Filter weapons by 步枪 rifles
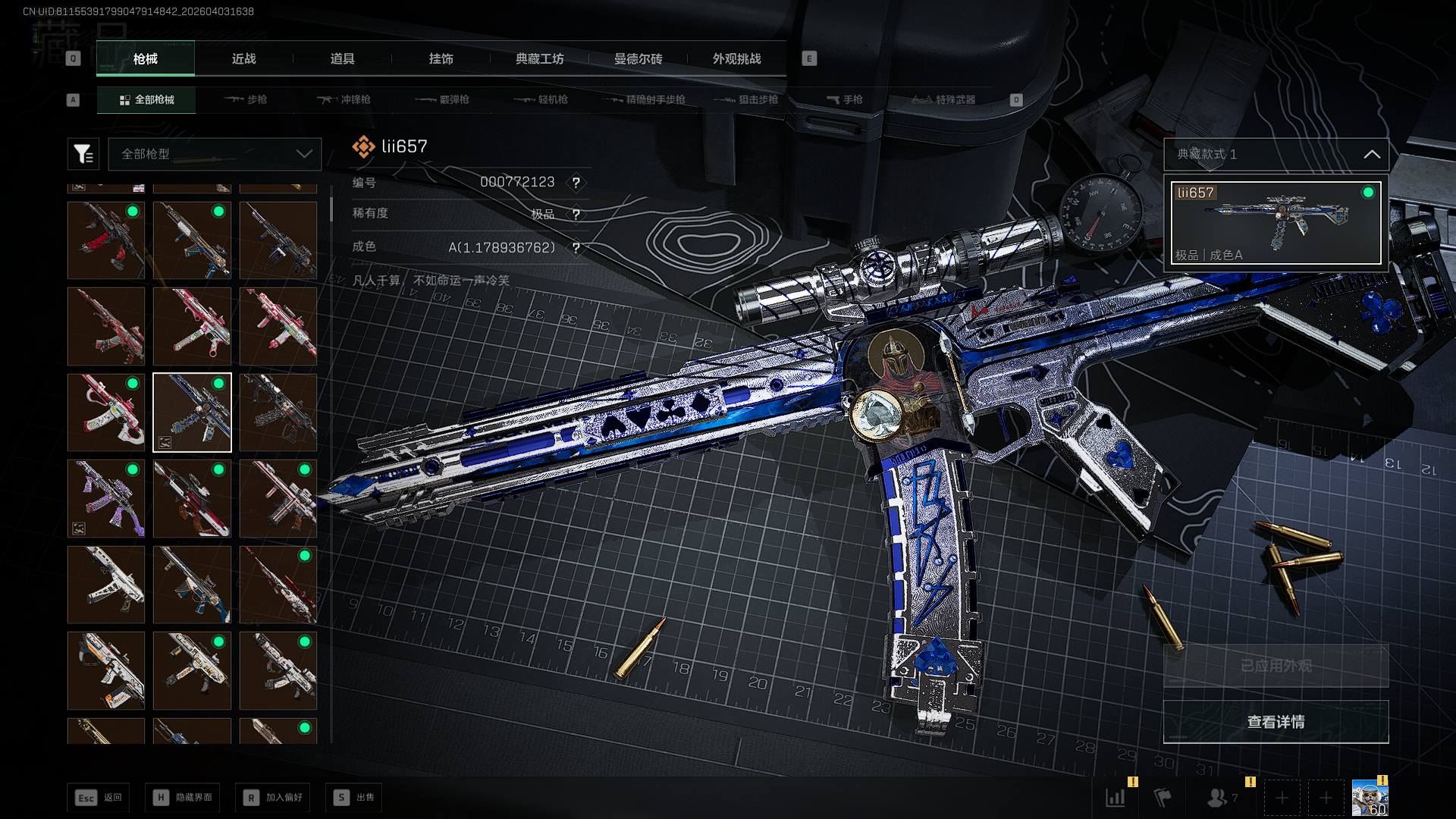The height and width of the screenshot is (819, 1456). 246,100
